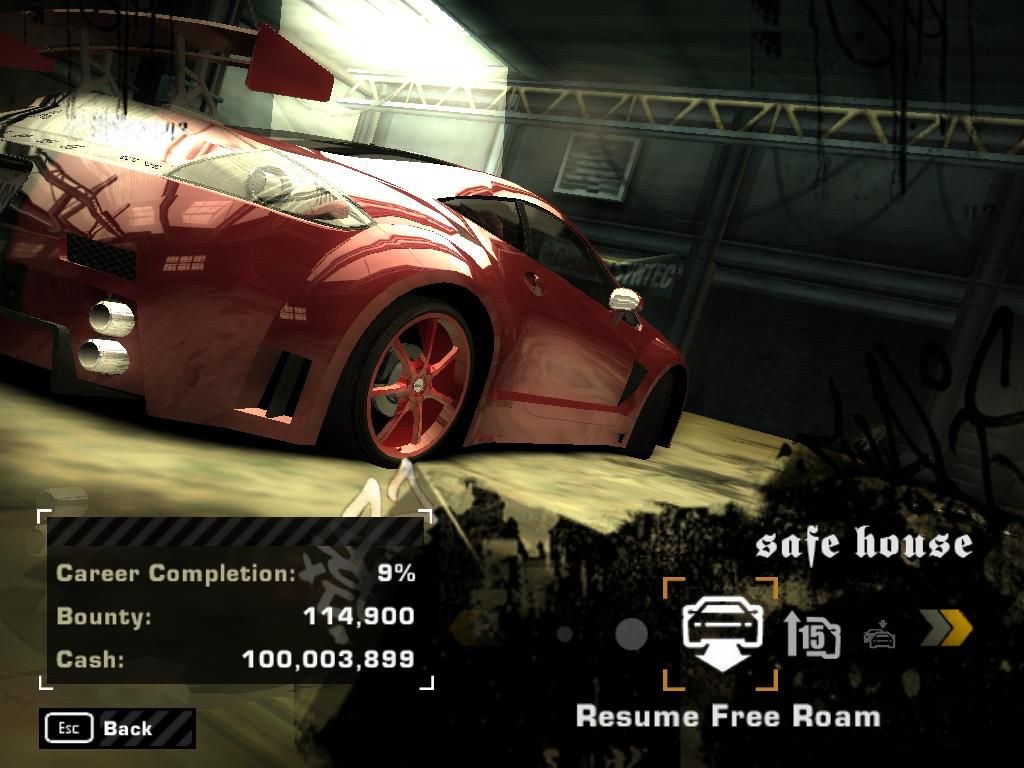Viewport: 1024px width, 768px height.
Task: Choose the small two-cars icon
Action: (879, 635)
